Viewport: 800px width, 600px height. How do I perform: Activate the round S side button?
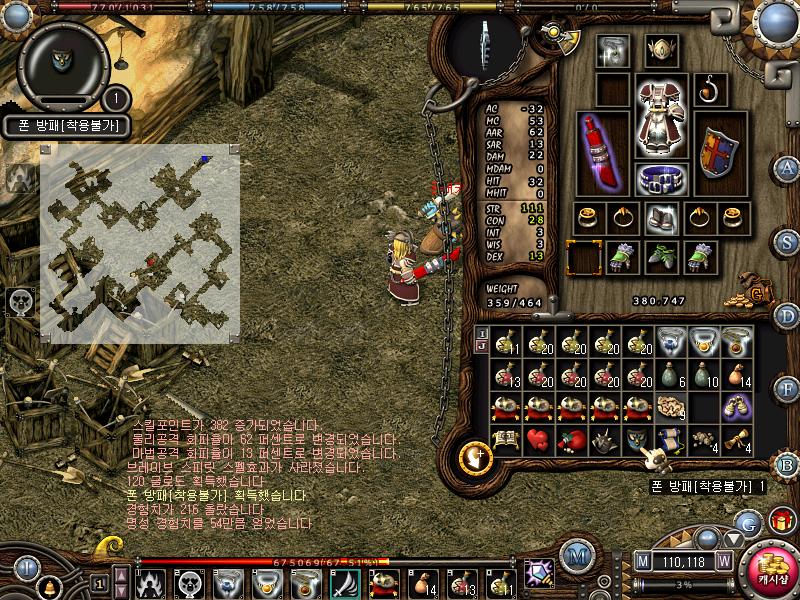pos(787,241)
